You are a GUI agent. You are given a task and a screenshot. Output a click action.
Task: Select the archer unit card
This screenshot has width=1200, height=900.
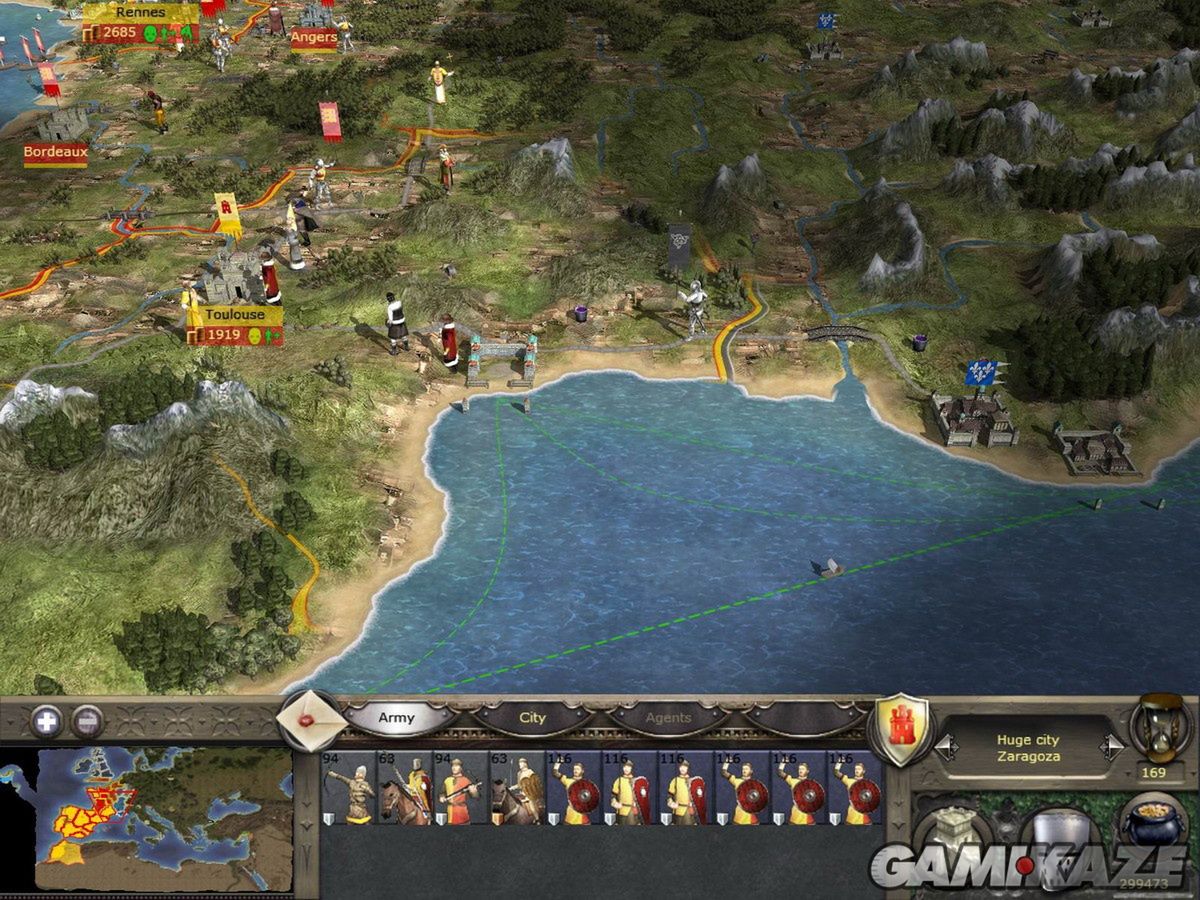coord(347,788)
